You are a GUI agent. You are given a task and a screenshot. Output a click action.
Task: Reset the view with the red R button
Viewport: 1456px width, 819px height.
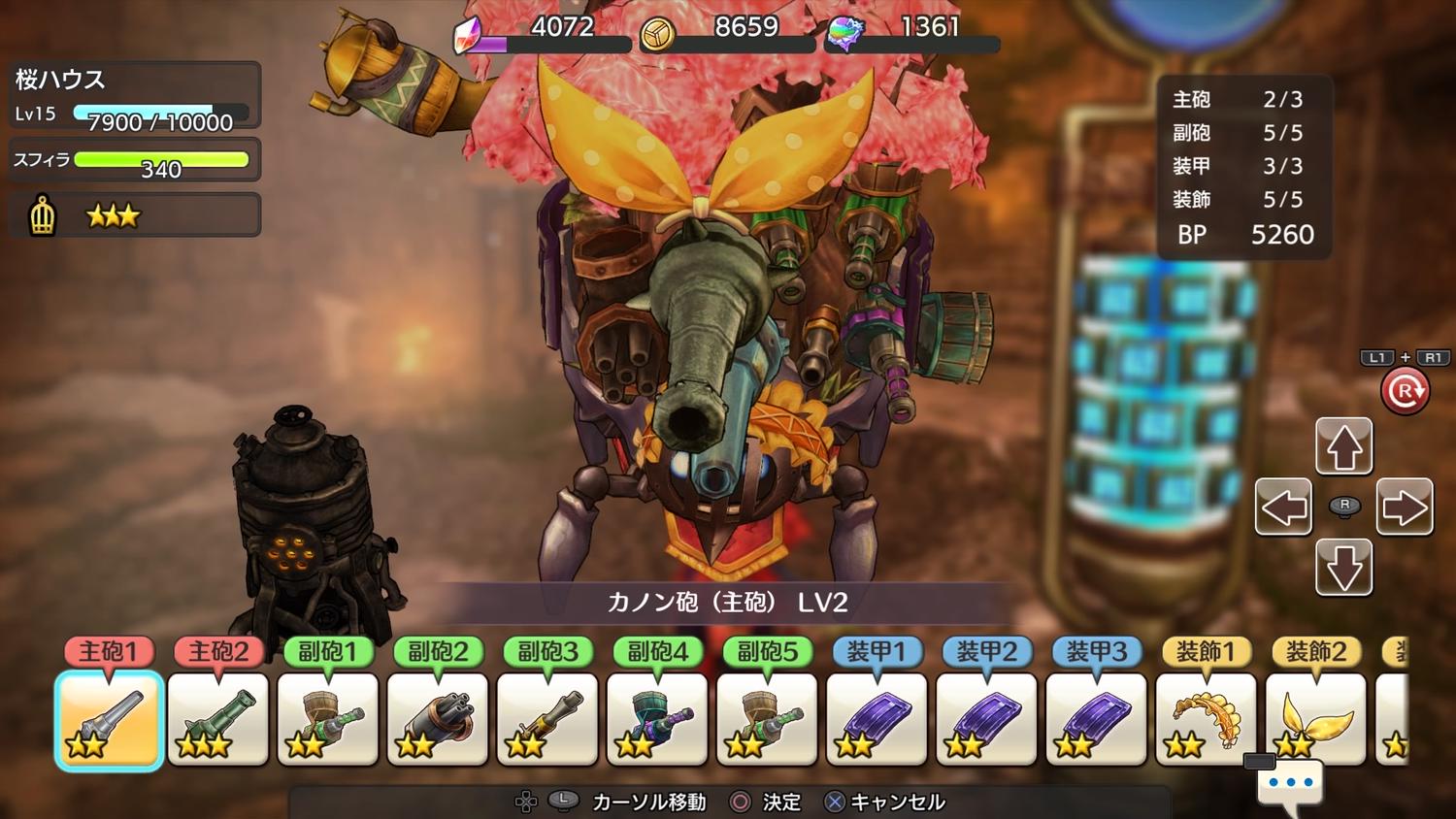pos(1405,391)
